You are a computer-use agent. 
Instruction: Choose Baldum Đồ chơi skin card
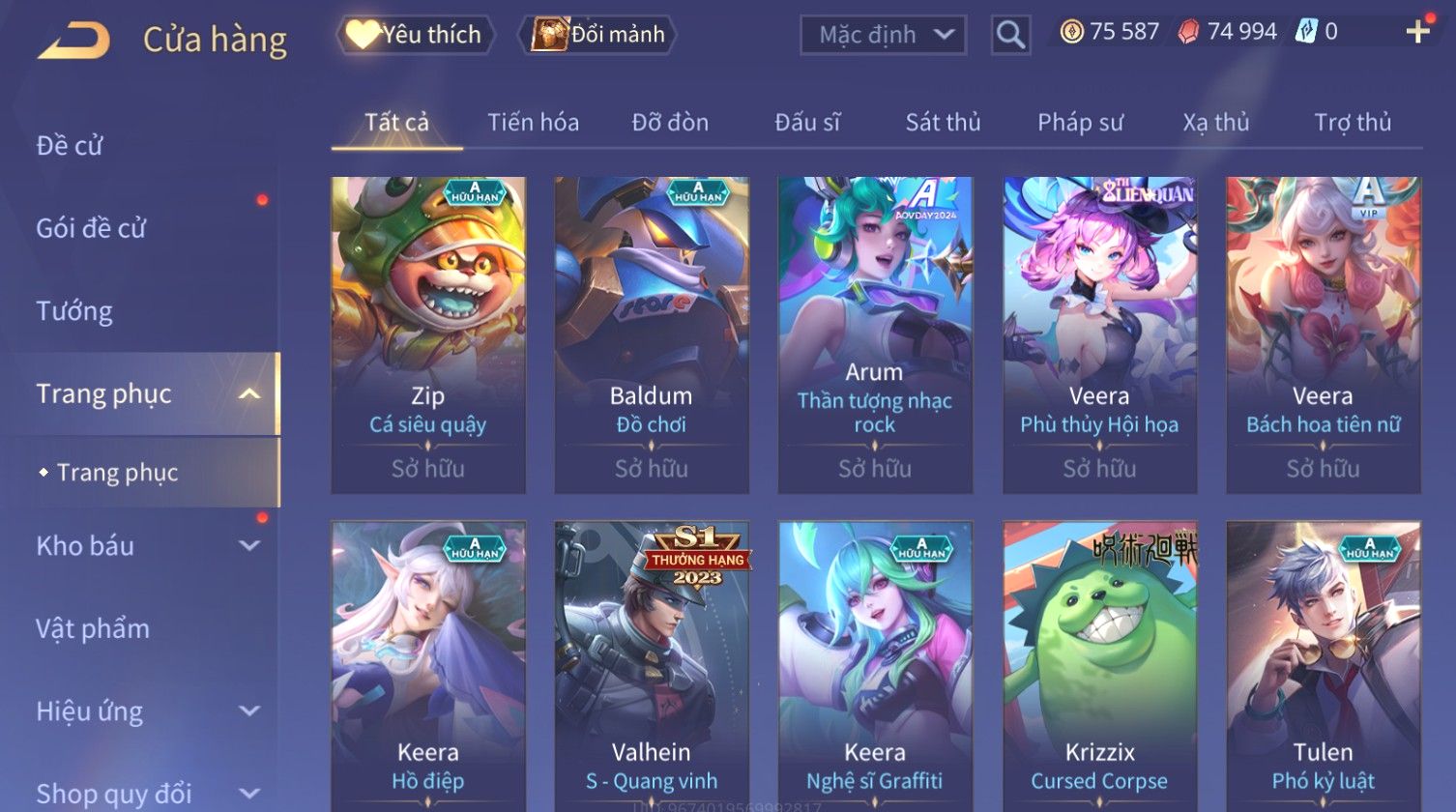coord(652,333)
